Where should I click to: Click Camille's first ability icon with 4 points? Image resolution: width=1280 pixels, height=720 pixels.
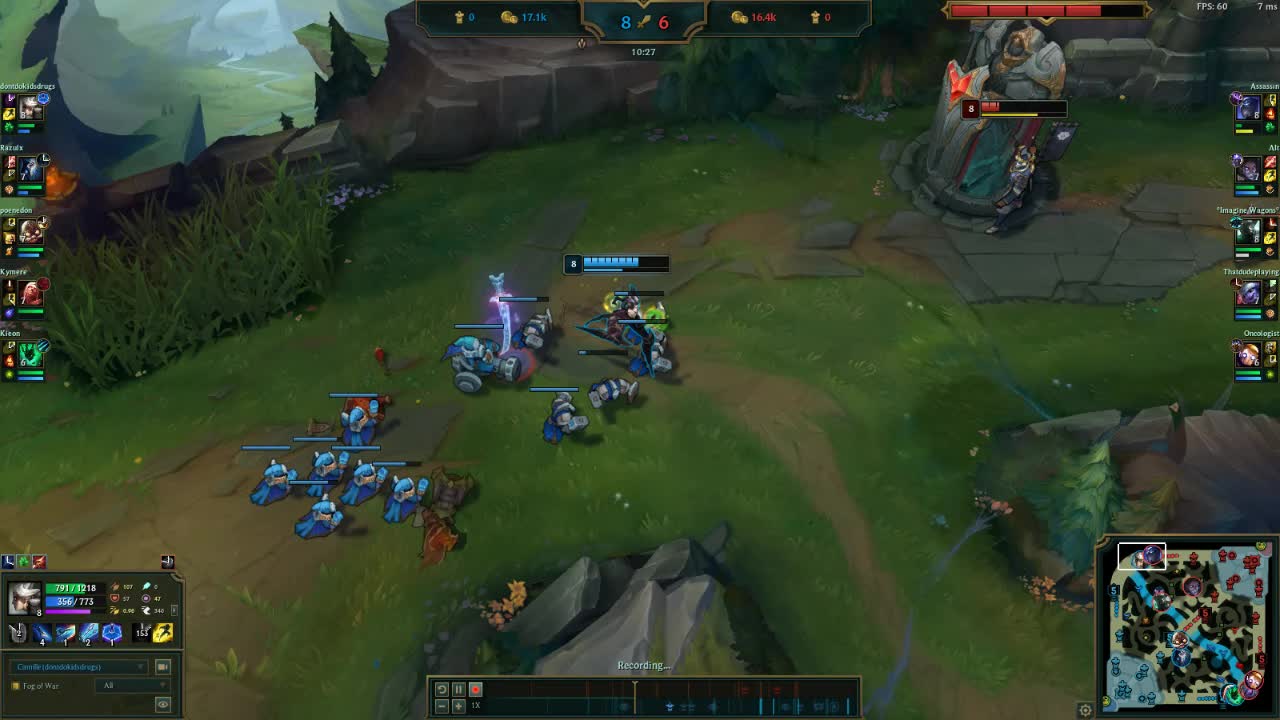tap(42, 632)
